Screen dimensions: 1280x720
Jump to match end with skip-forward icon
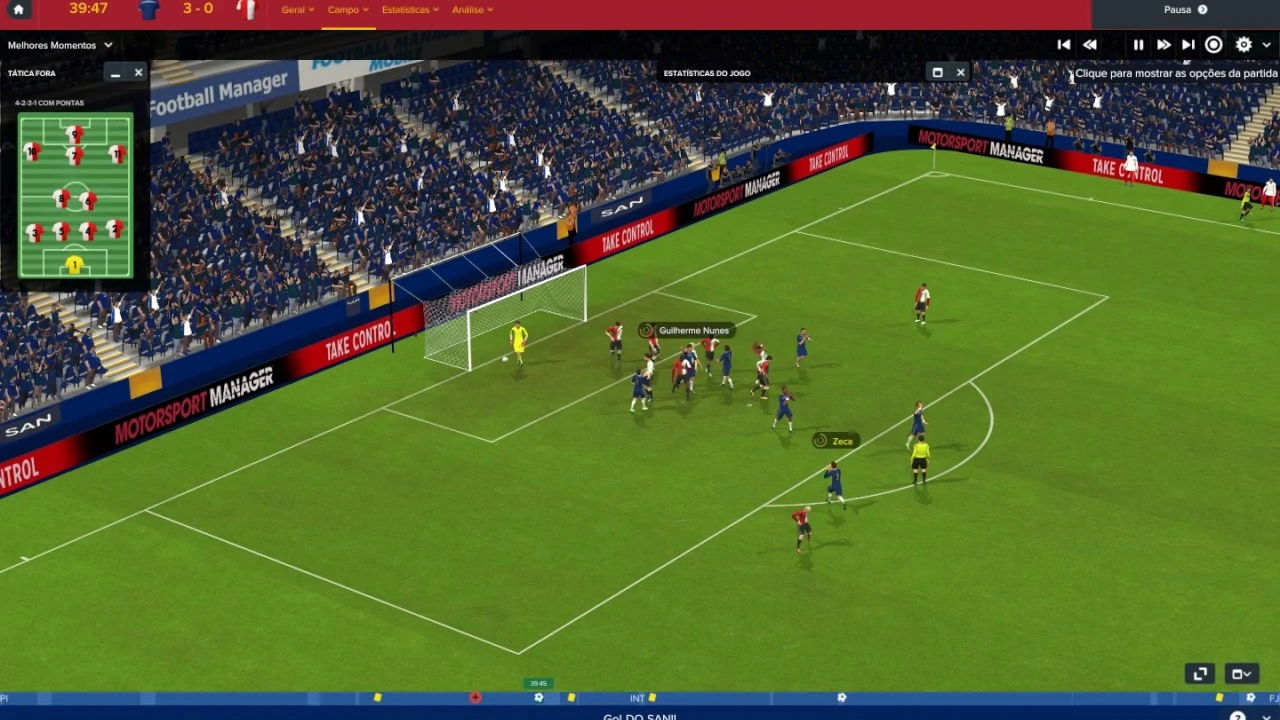1188,44
